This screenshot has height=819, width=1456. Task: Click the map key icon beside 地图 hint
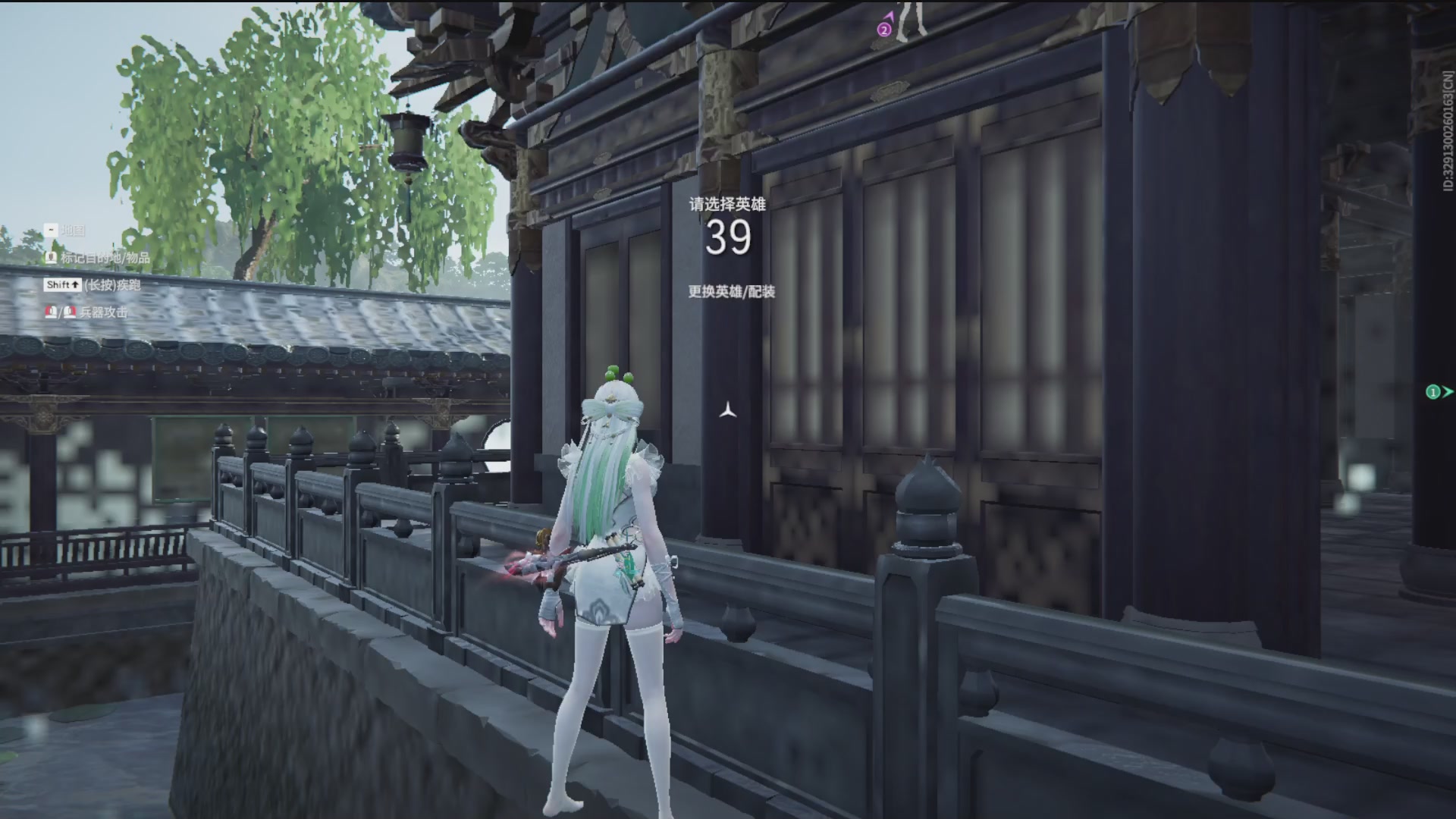(x=51, y=231)
